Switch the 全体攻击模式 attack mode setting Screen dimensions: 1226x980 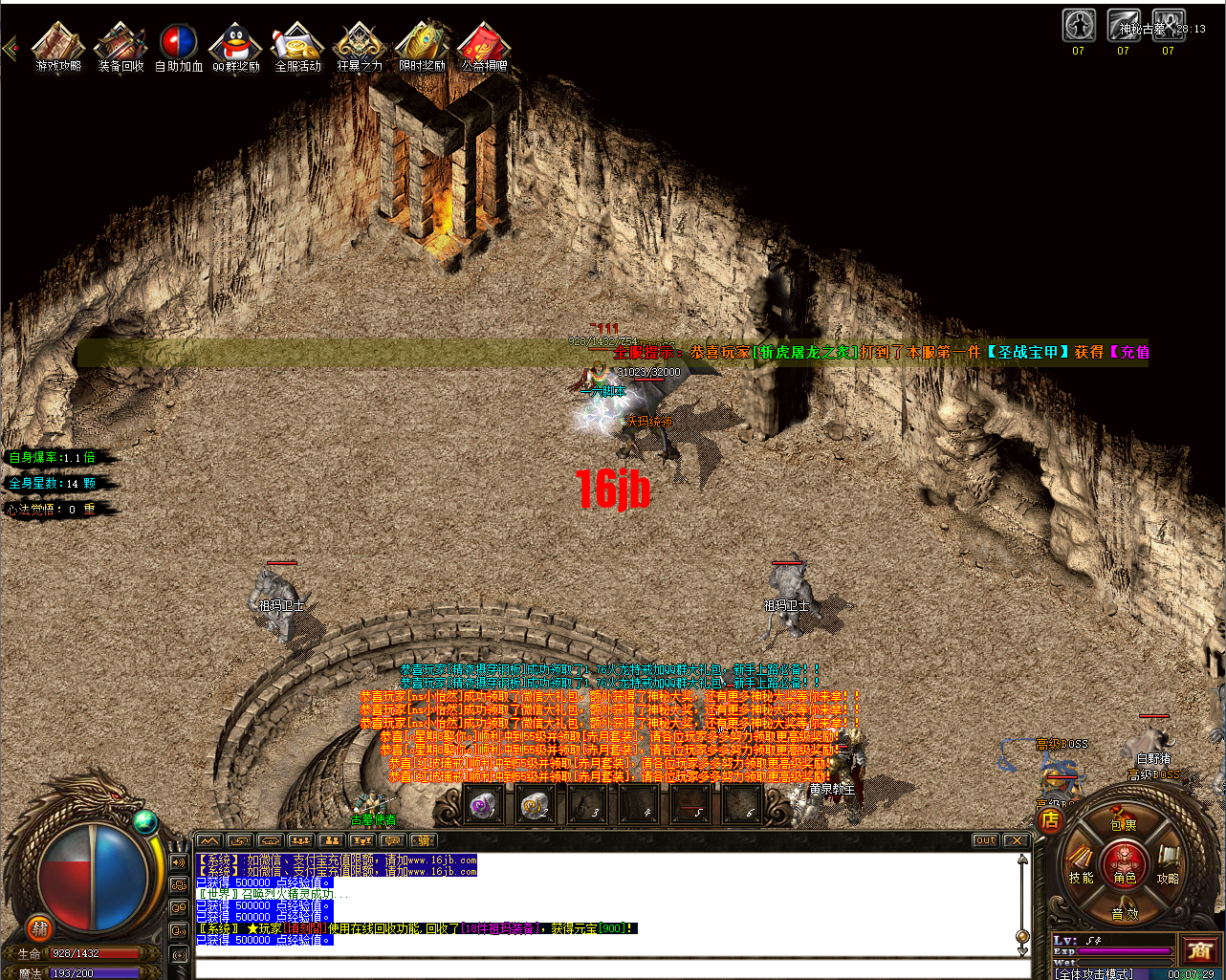[1093, 973]
